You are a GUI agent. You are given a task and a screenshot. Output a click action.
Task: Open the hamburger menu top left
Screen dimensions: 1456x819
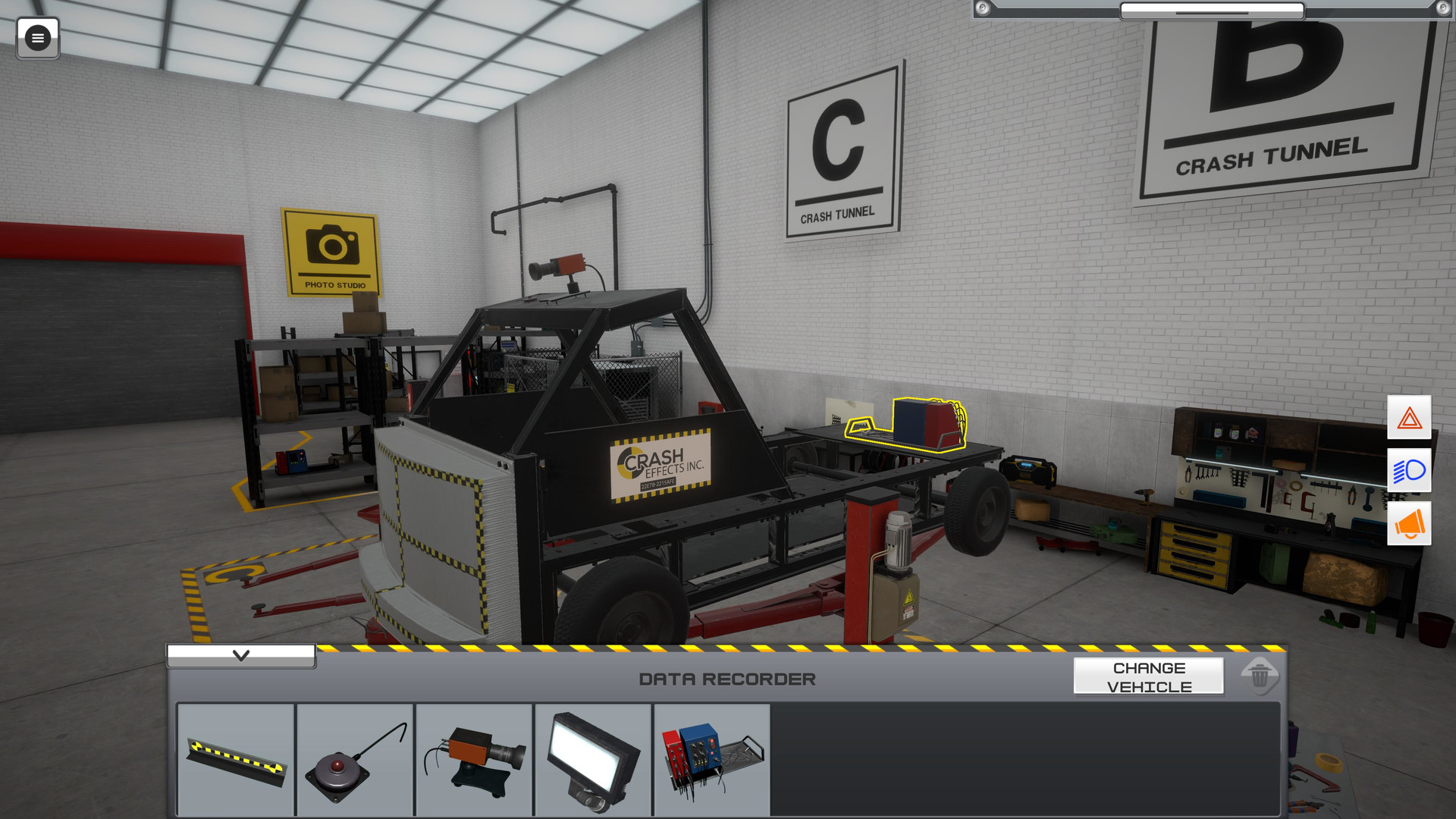tap(39, 39)
